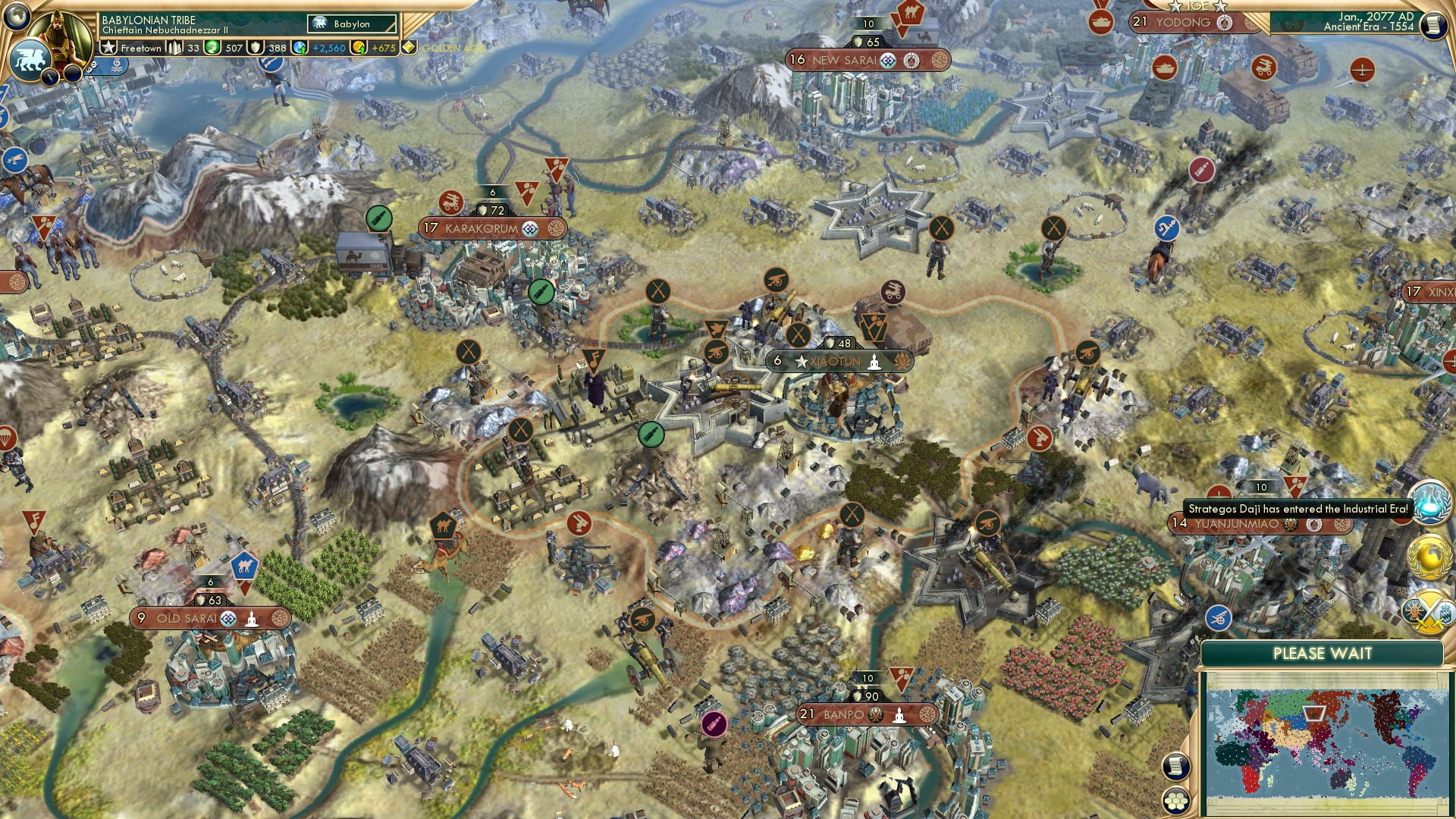Open the science overview showing +2,560

click(328, 49)
